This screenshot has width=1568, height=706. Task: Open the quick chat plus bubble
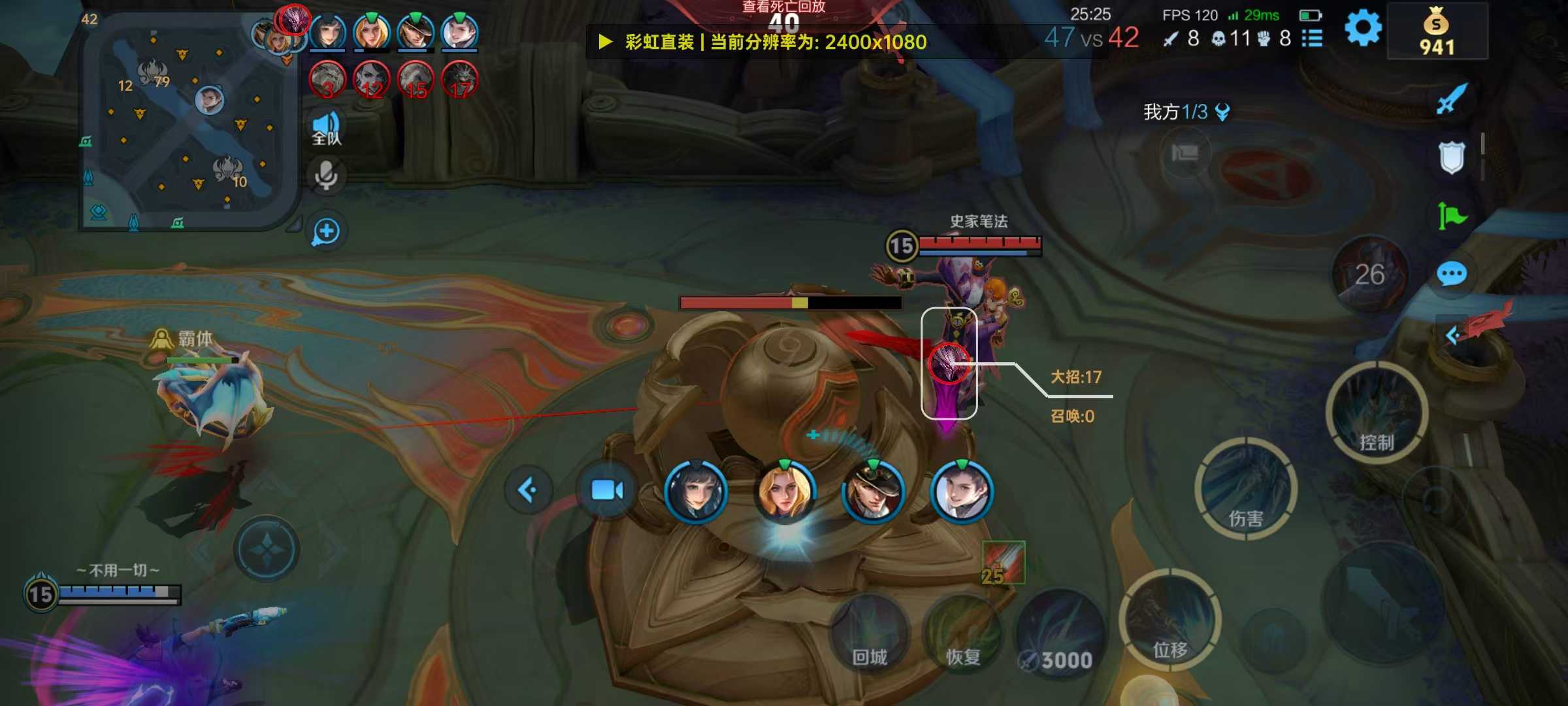coord(327,231)
